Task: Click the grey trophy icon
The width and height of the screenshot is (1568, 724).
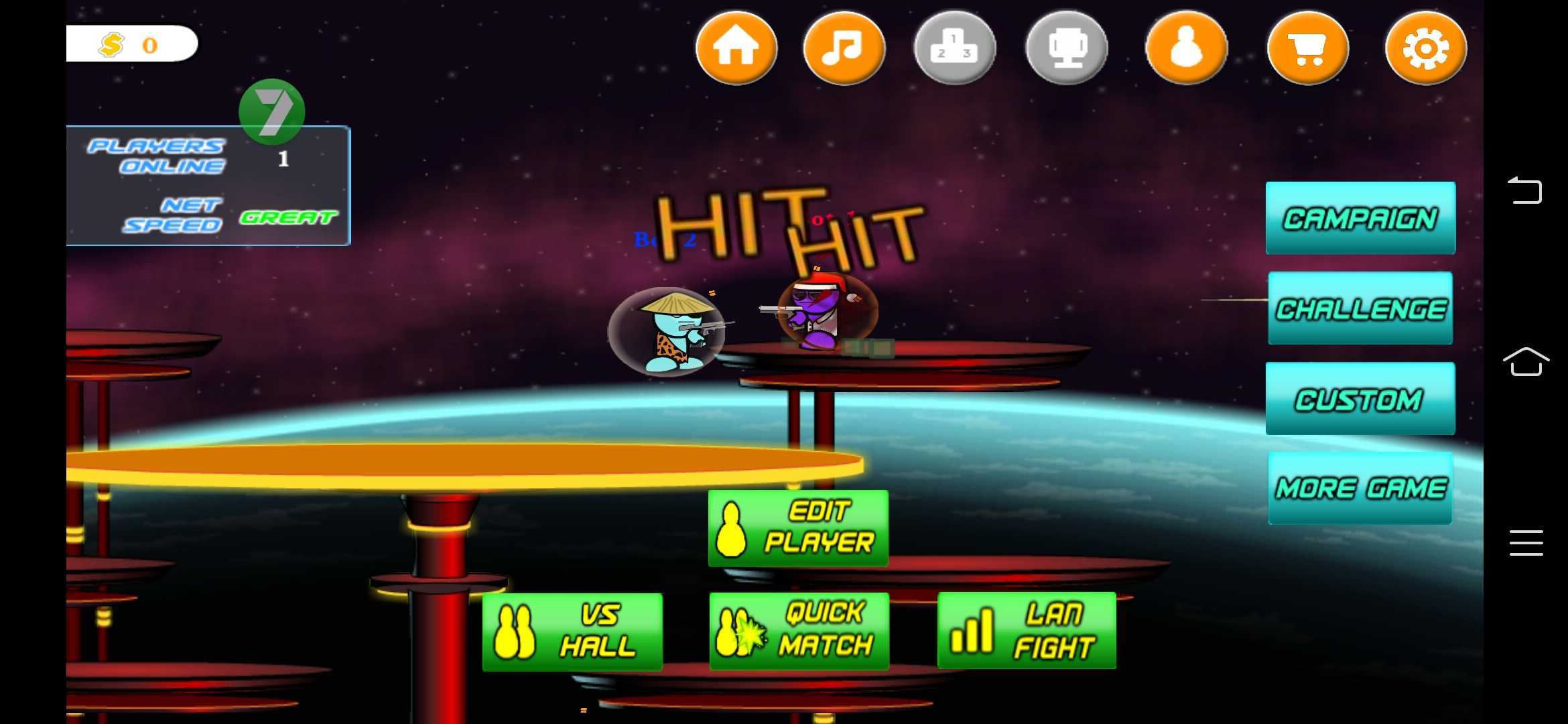Action: [x=1067, y=48]
